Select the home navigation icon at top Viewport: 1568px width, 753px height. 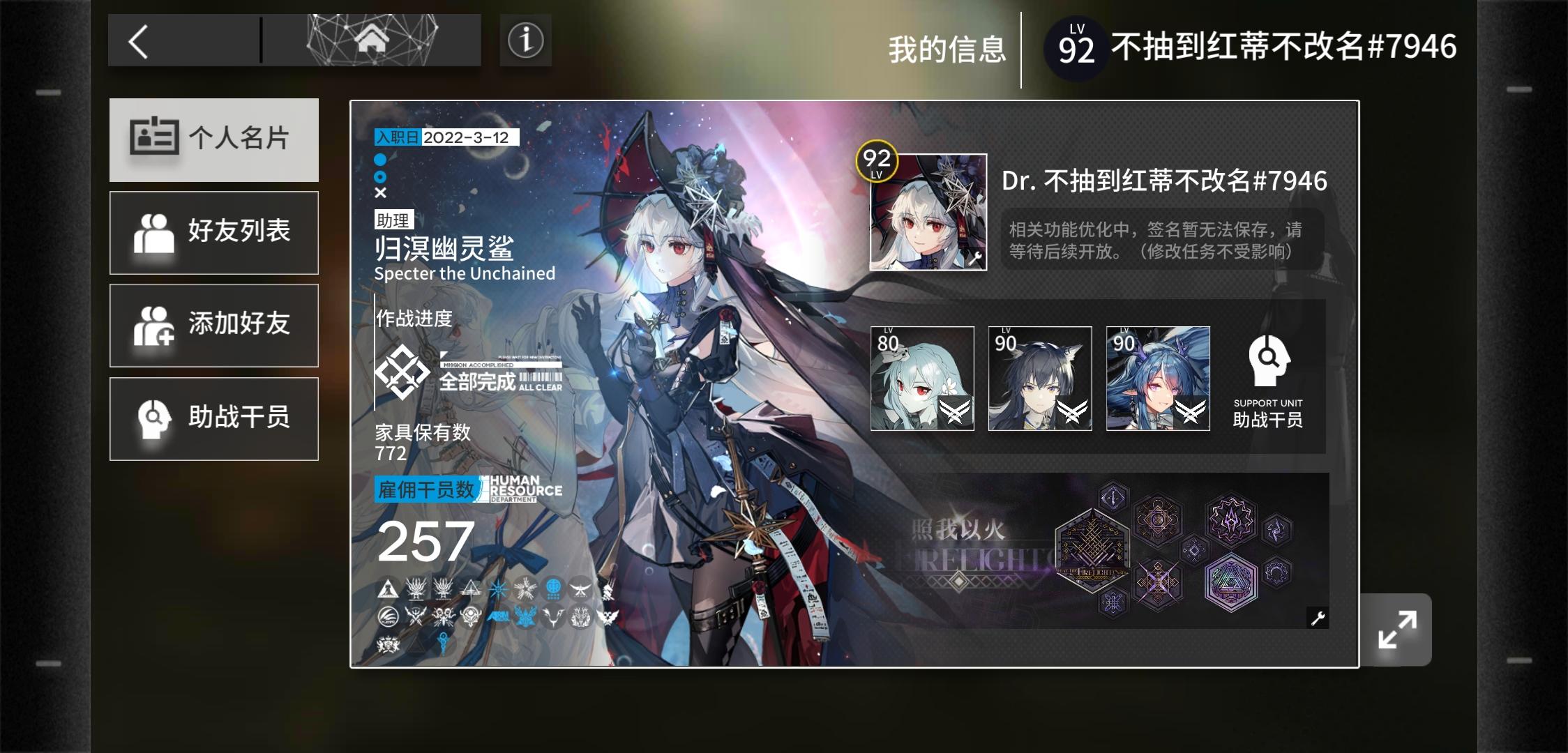372,38
